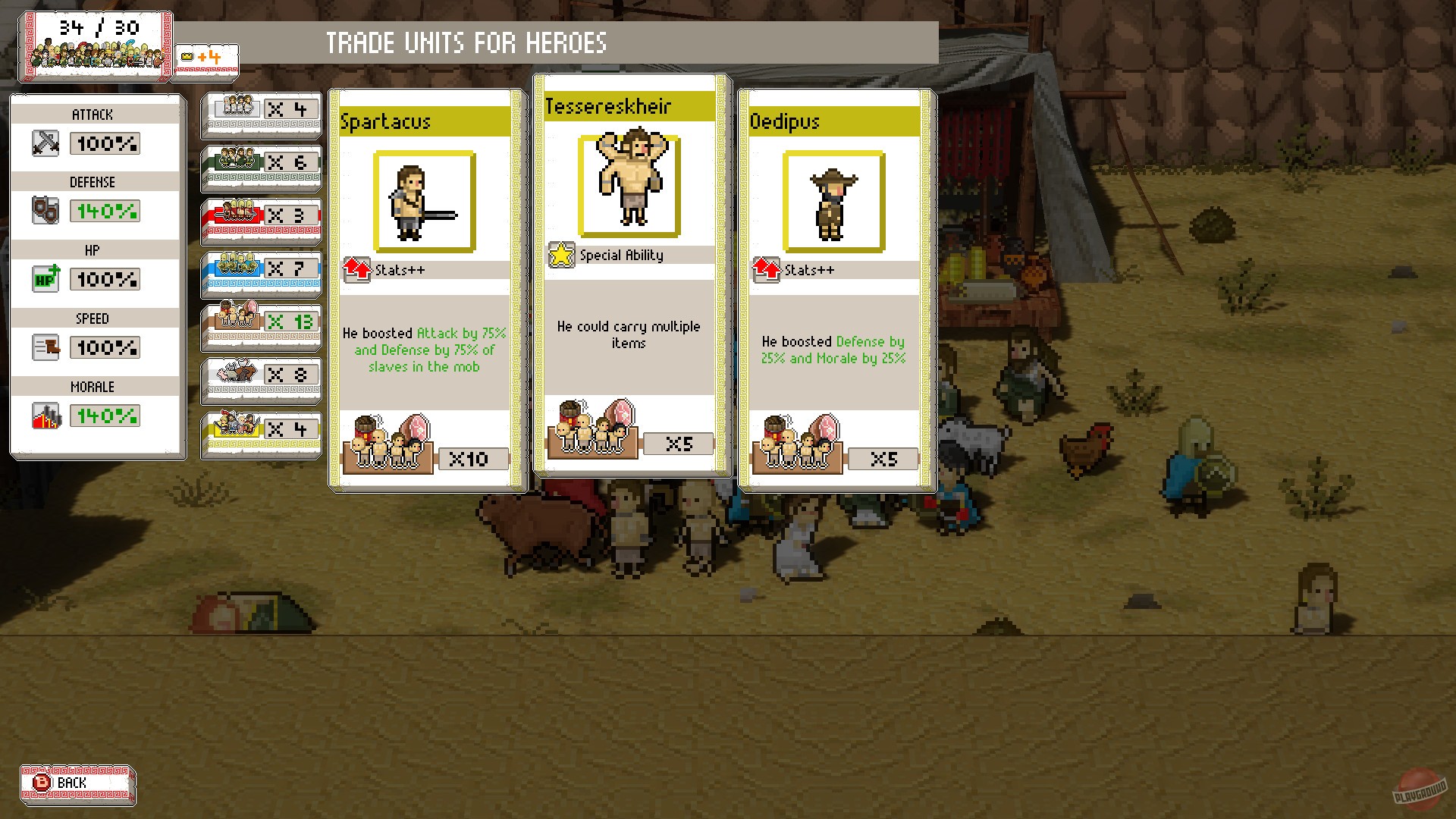This screenshot has width=1456, height=819.
Task: Select the blue hoplites row showing X 7
Action: 261,271
